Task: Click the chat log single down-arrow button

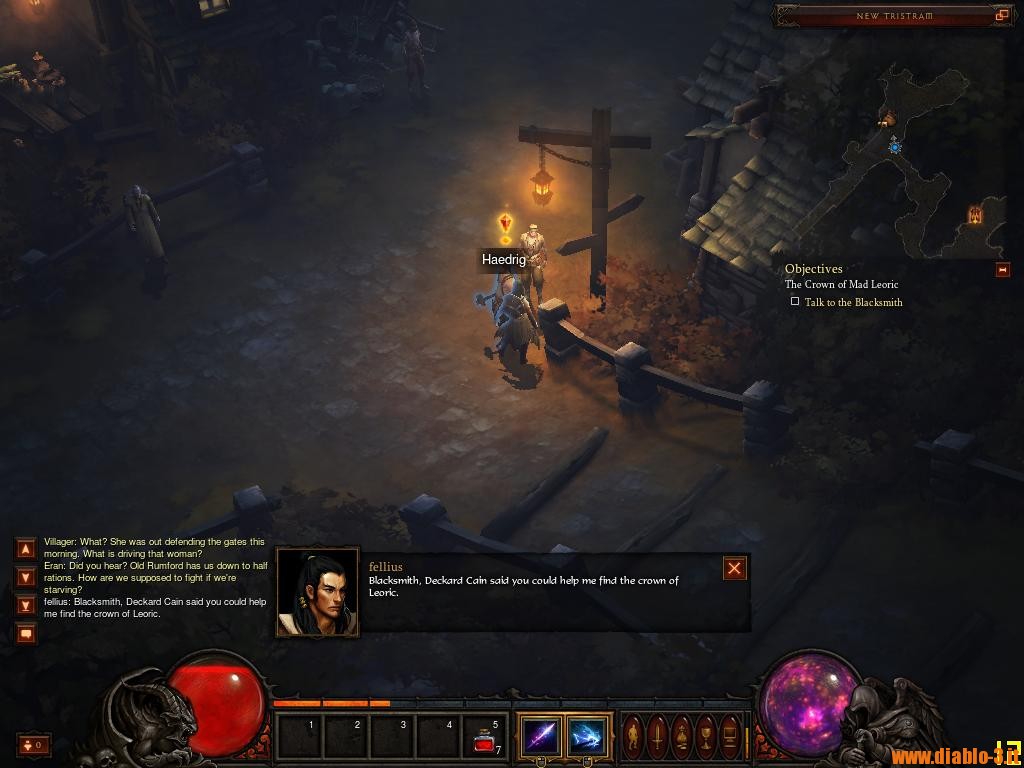Action: [x=26, y=576]
